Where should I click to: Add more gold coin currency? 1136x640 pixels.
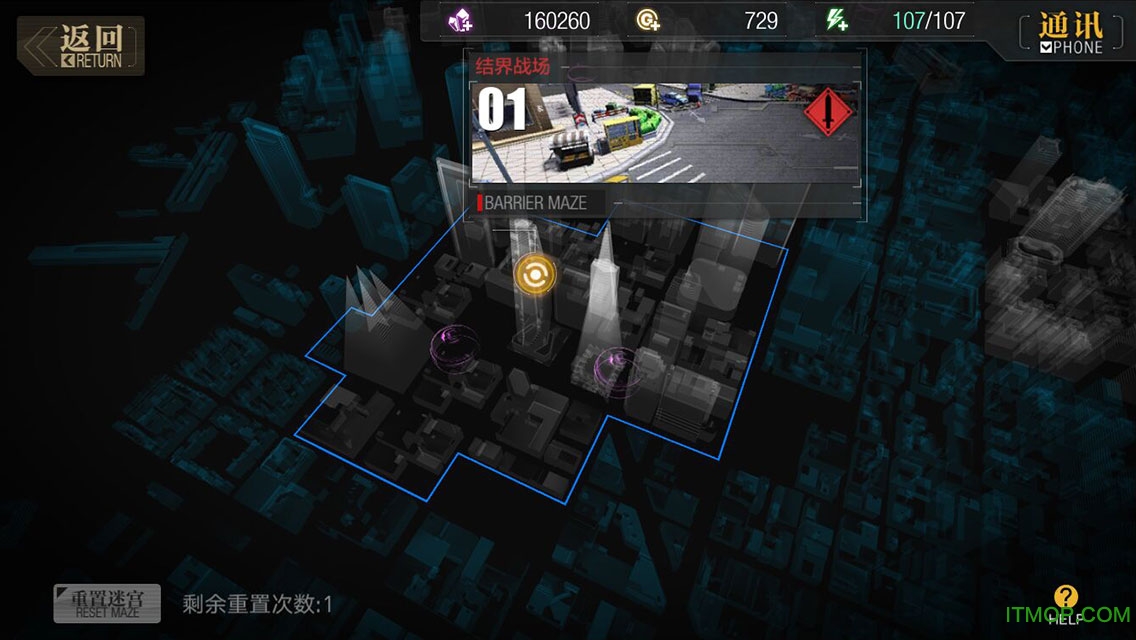[649, 20]
